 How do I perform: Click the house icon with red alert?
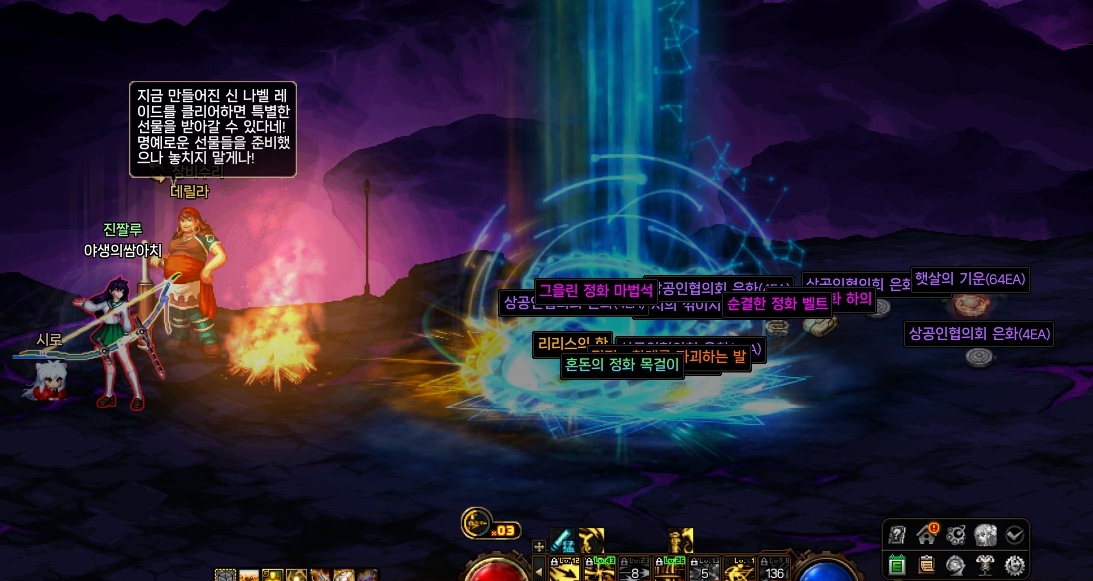(927, 534)
